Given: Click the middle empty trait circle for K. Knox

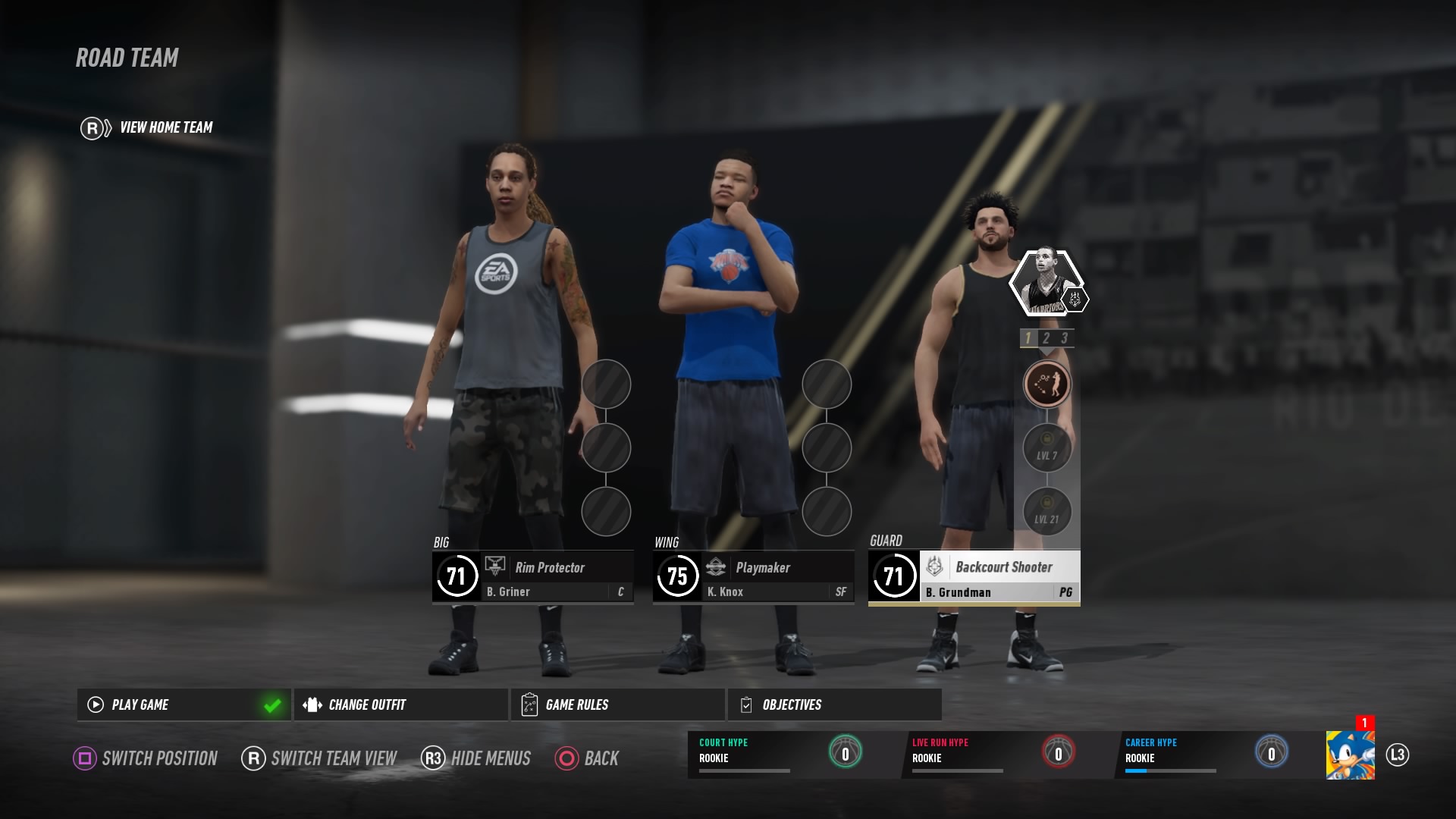Looking at the screenshot, I should (x=827, y=449).
